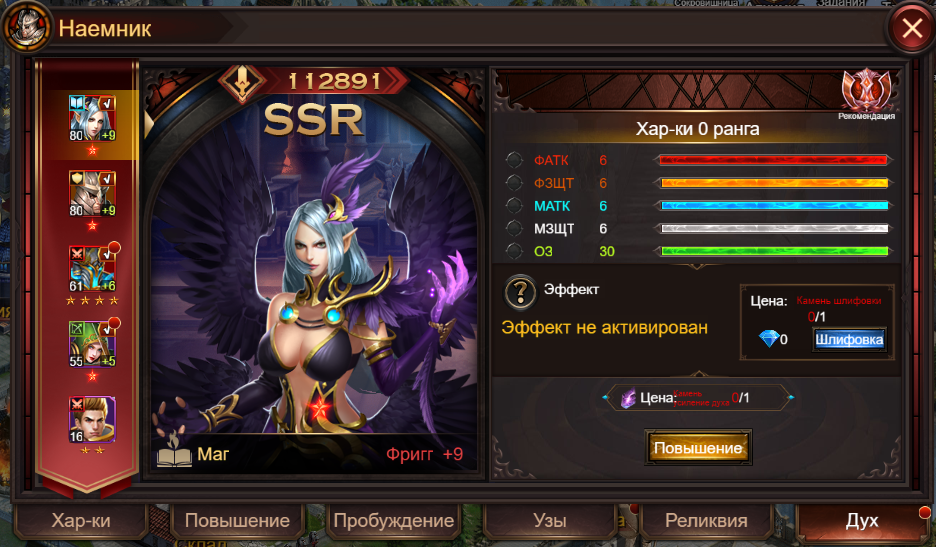Close the Наемник window
Screen dimensions: 936x547
point(912,28)
